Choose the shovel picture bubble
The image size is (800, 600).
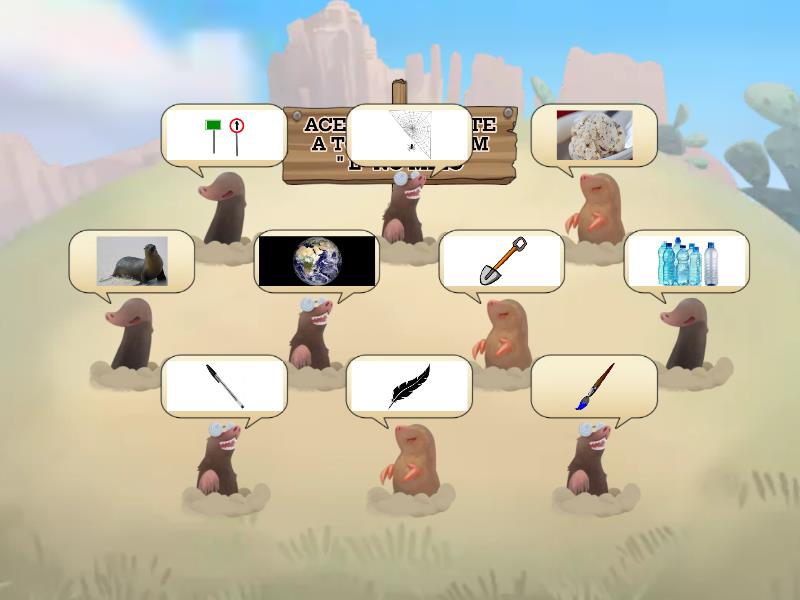pyautogui.click(x=502, y=261)
